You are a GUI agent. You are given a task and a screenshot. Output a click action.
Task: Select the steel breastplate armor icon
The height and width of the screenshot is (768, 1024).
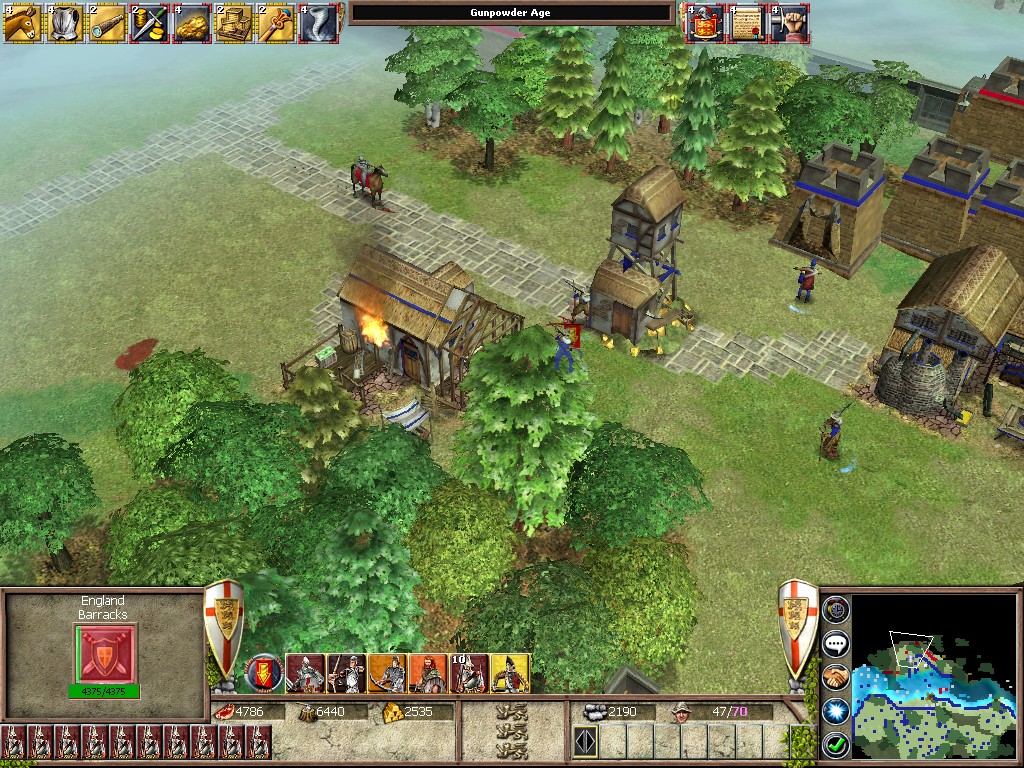coord(63,23)
